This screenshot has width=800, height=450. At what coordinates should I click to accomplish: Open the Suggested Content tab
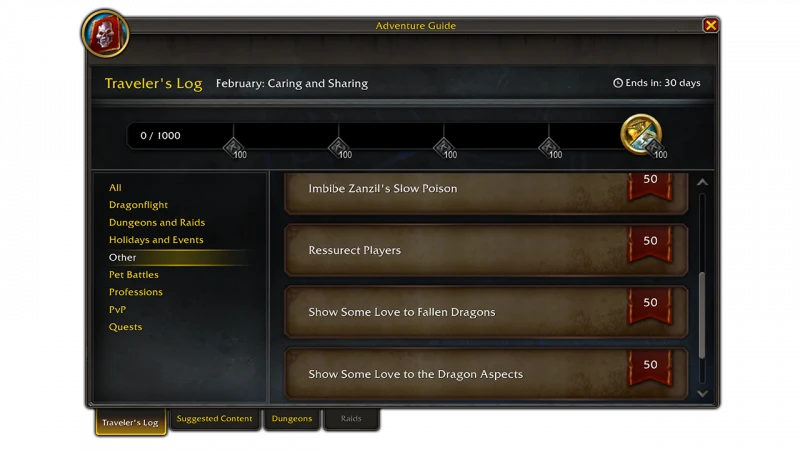pos(215,419)
